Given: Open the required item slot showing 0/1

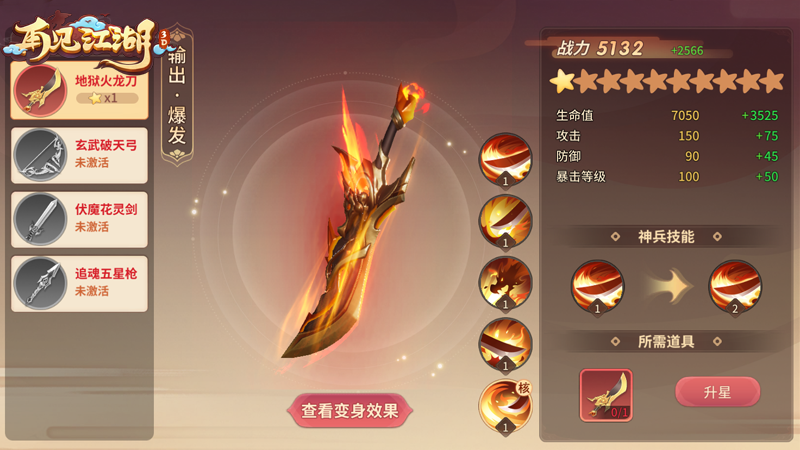Looking at the screenshot, I should [x=606, y=395].
